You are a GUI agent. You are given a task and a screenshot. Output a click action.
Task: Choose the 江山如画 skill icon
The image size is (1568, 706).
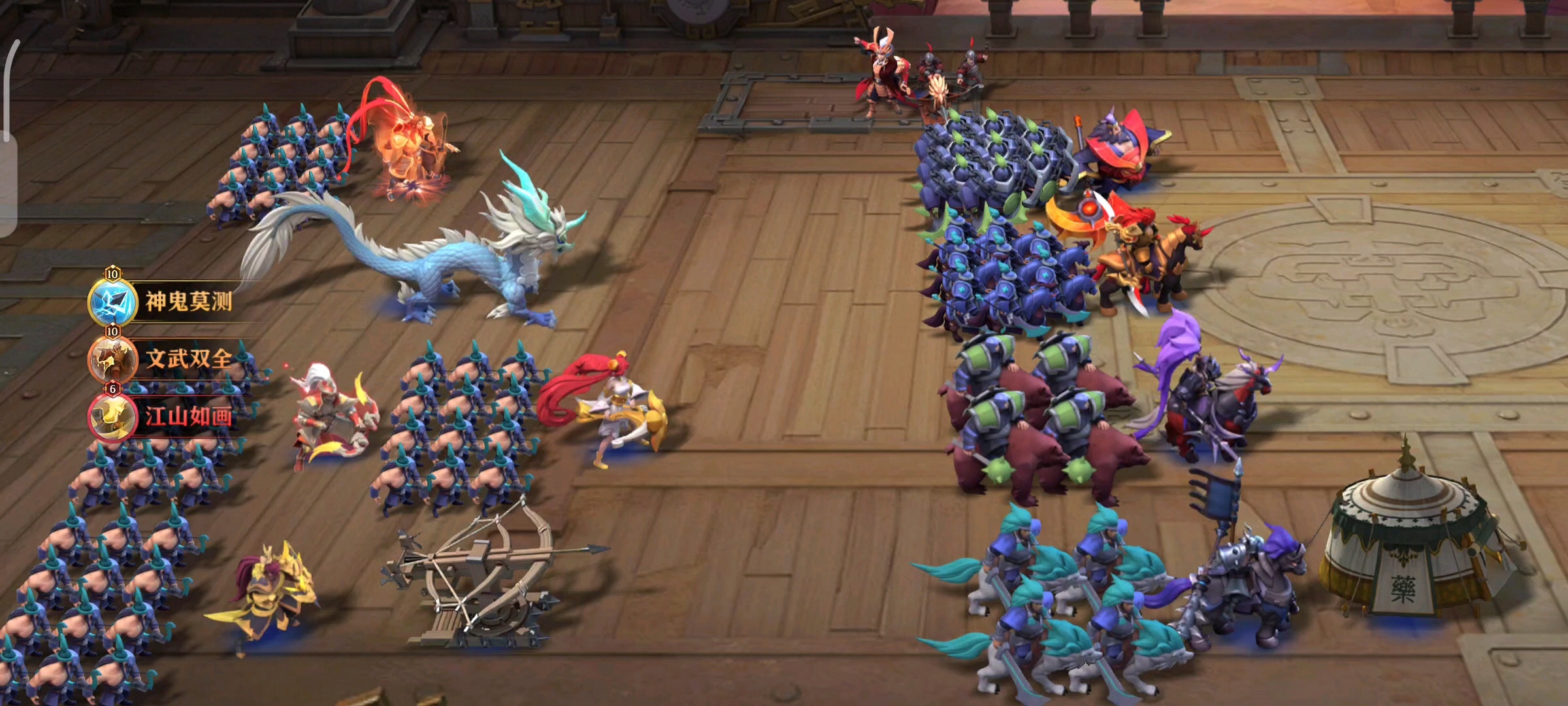112,417
